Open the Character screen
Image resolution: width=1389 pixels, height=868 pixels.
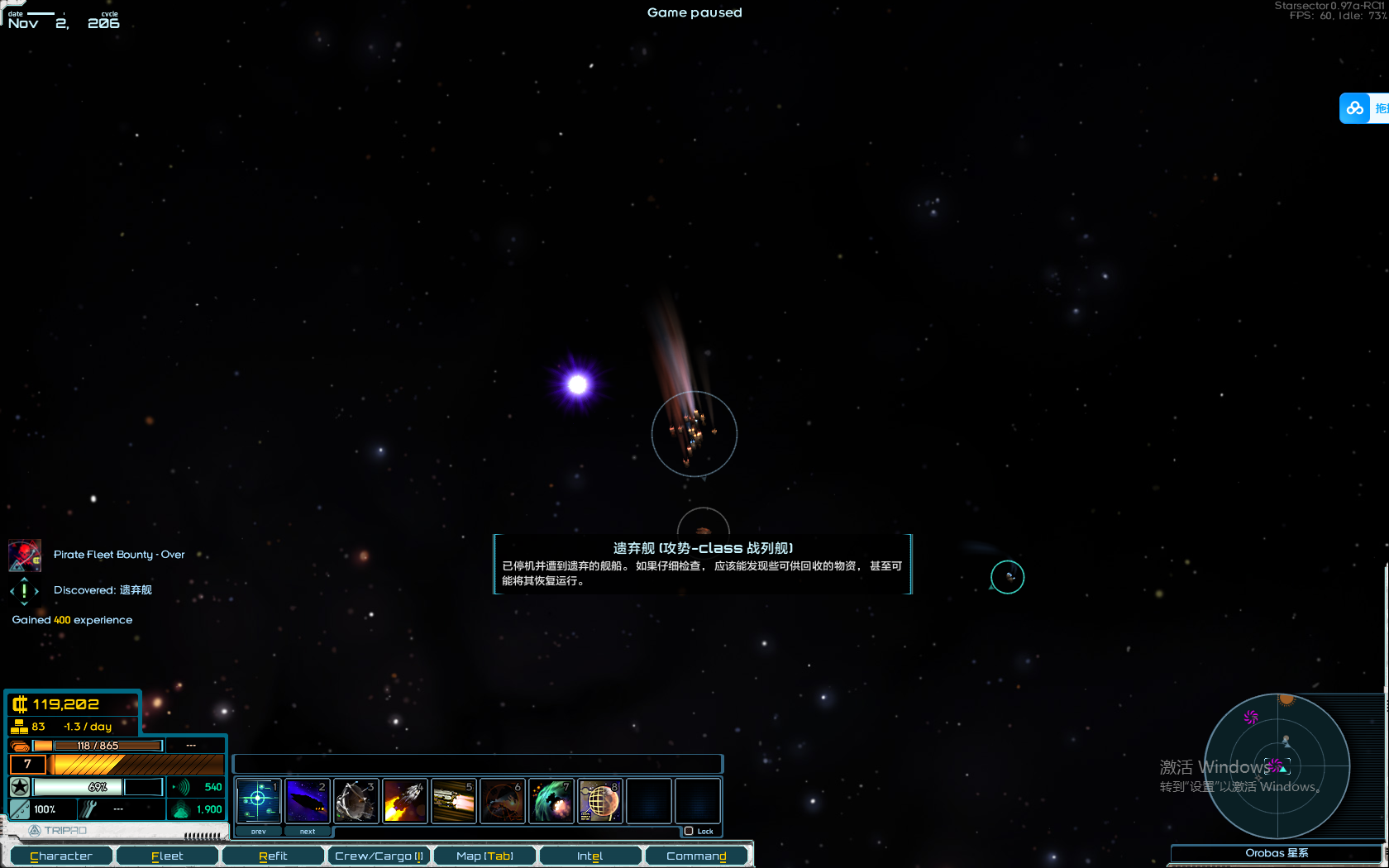pos(61,856)
